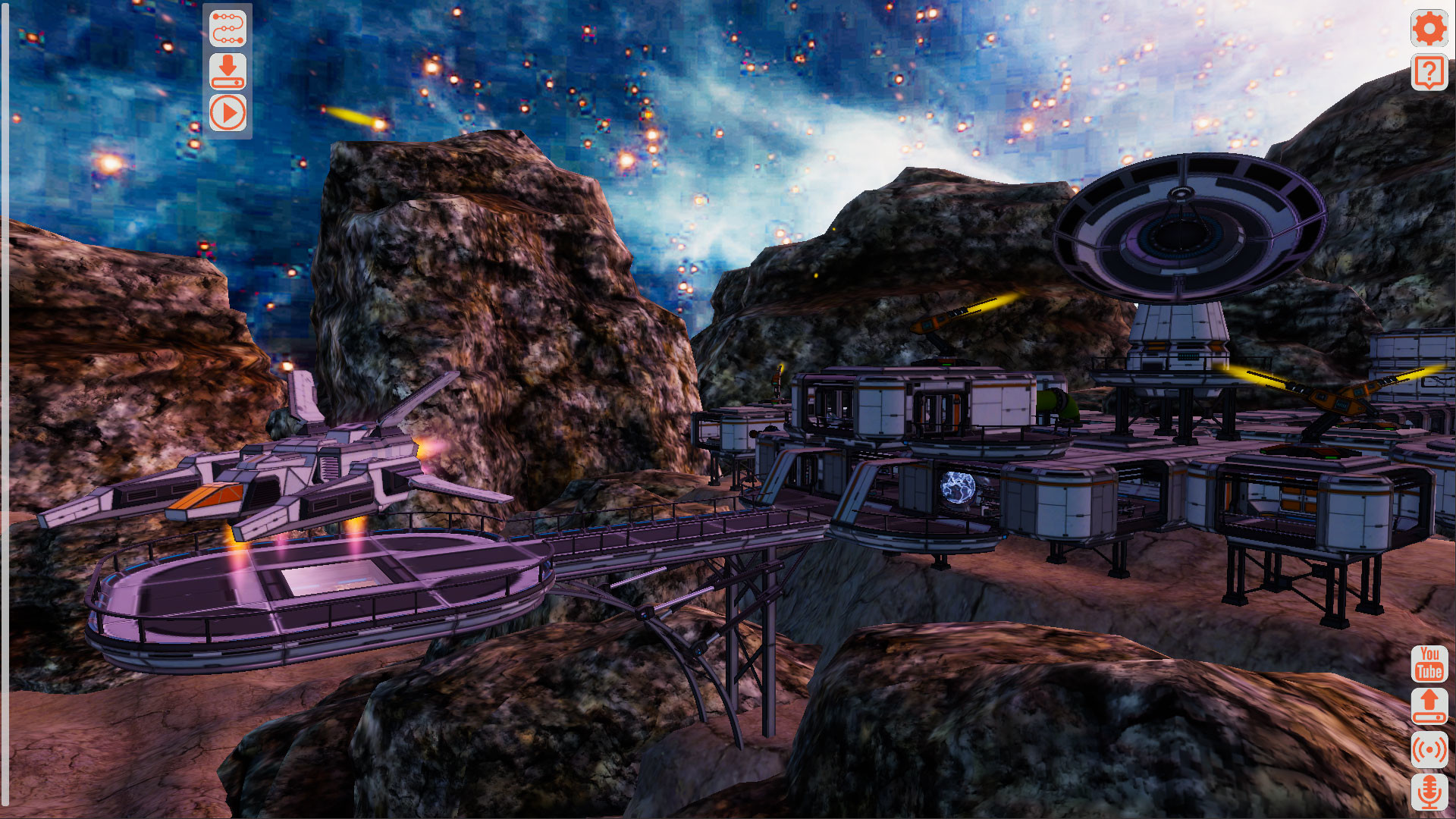
Task: Open the program sequence panel
Action: point(229,29)
